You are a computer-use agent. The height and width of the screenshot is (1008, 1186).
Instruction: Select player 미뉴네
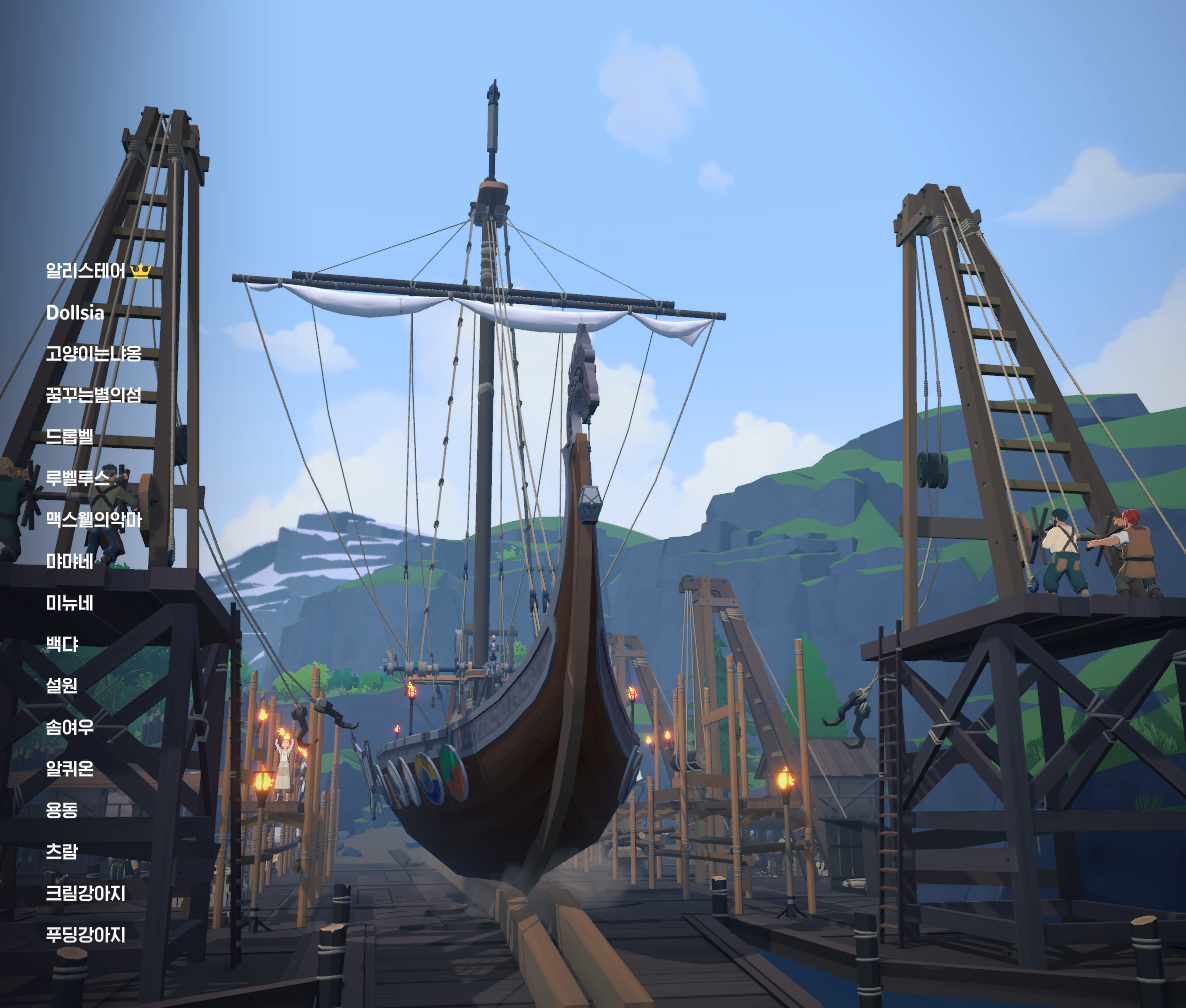pyautogui.click(x=70, y=603)
